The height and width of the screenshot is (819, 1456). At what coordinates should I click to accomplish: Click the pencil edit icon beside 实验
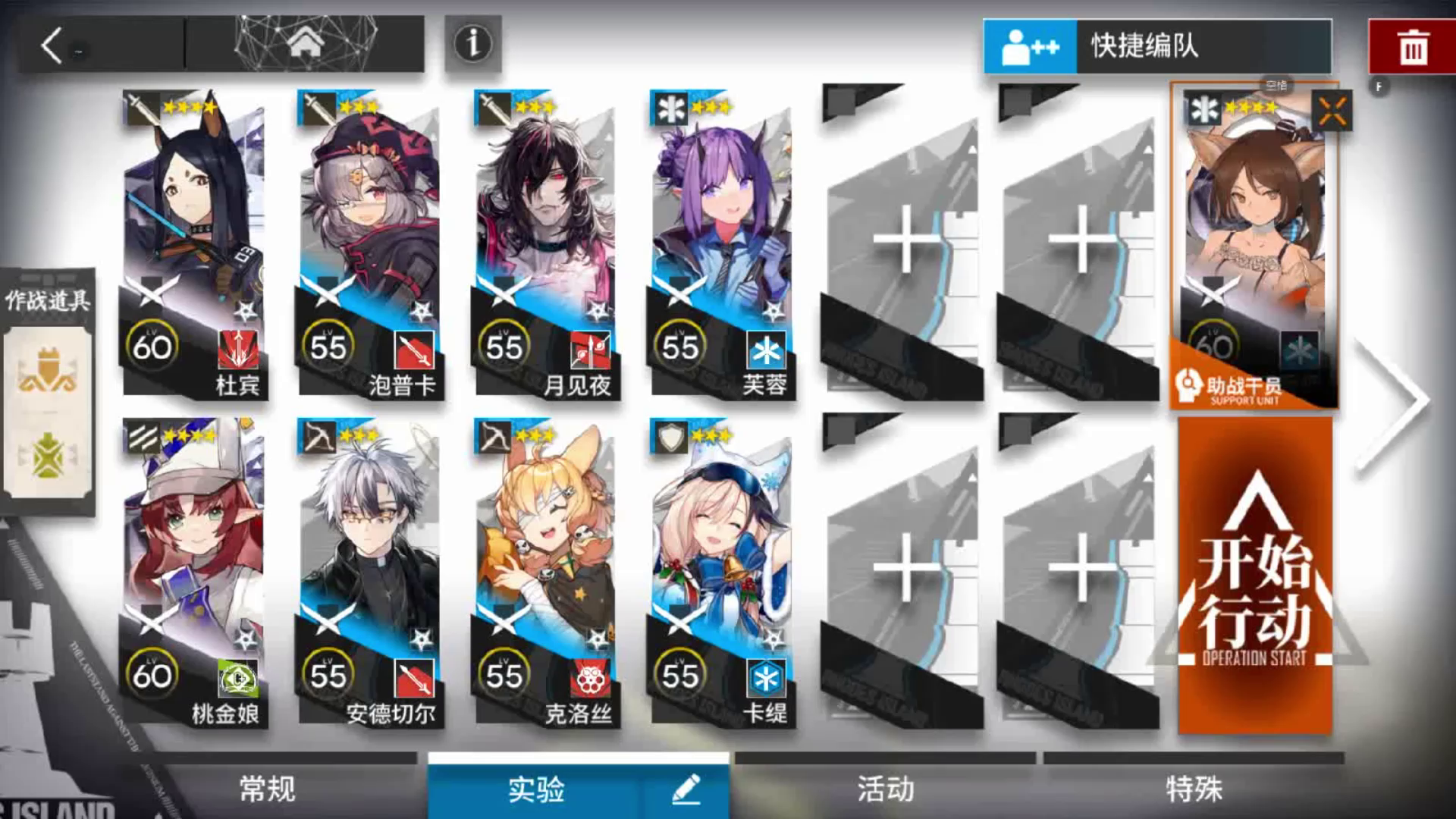685,789
